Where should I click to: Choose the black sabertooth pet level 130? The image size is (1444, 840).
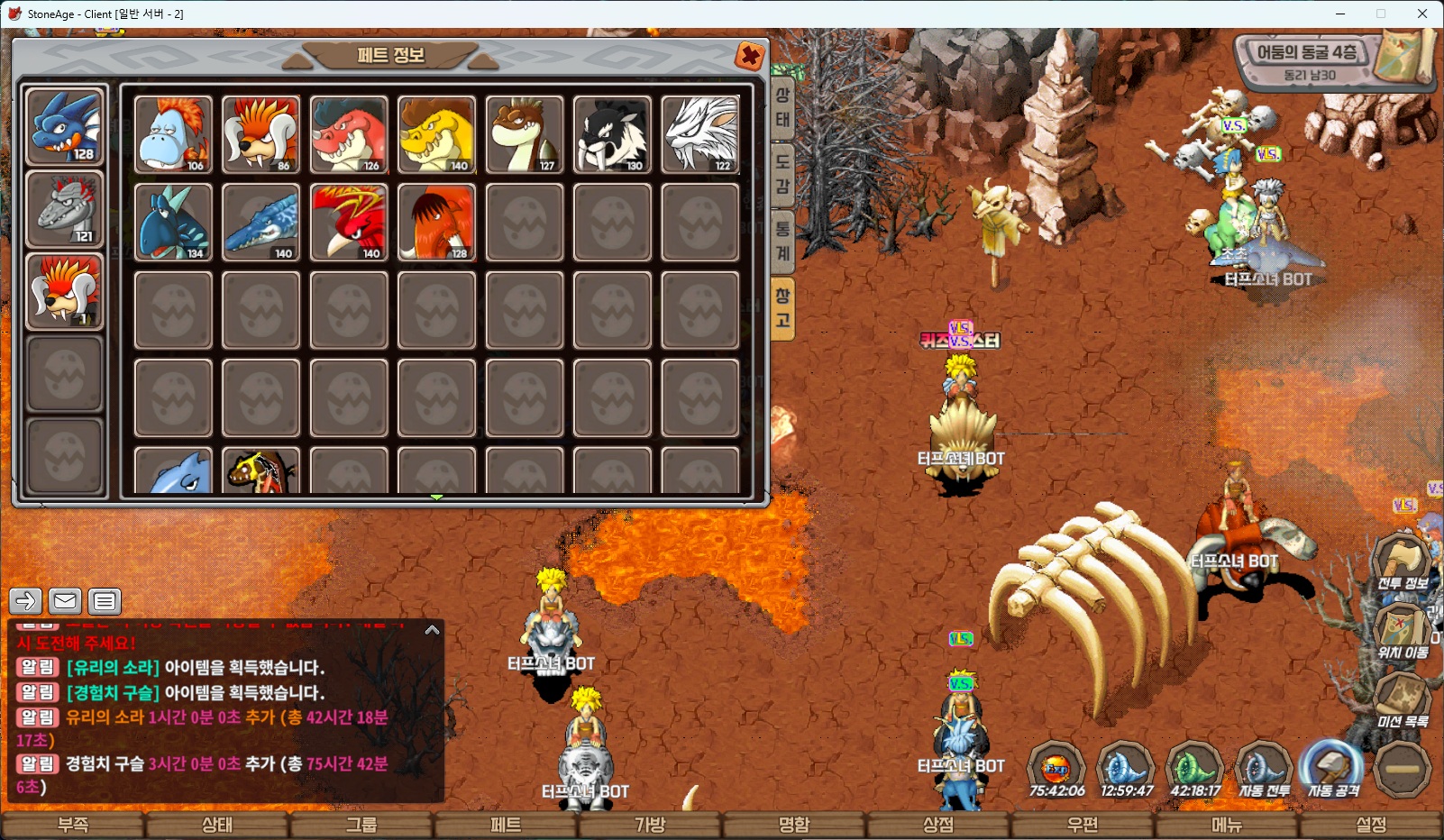point(612,134)
